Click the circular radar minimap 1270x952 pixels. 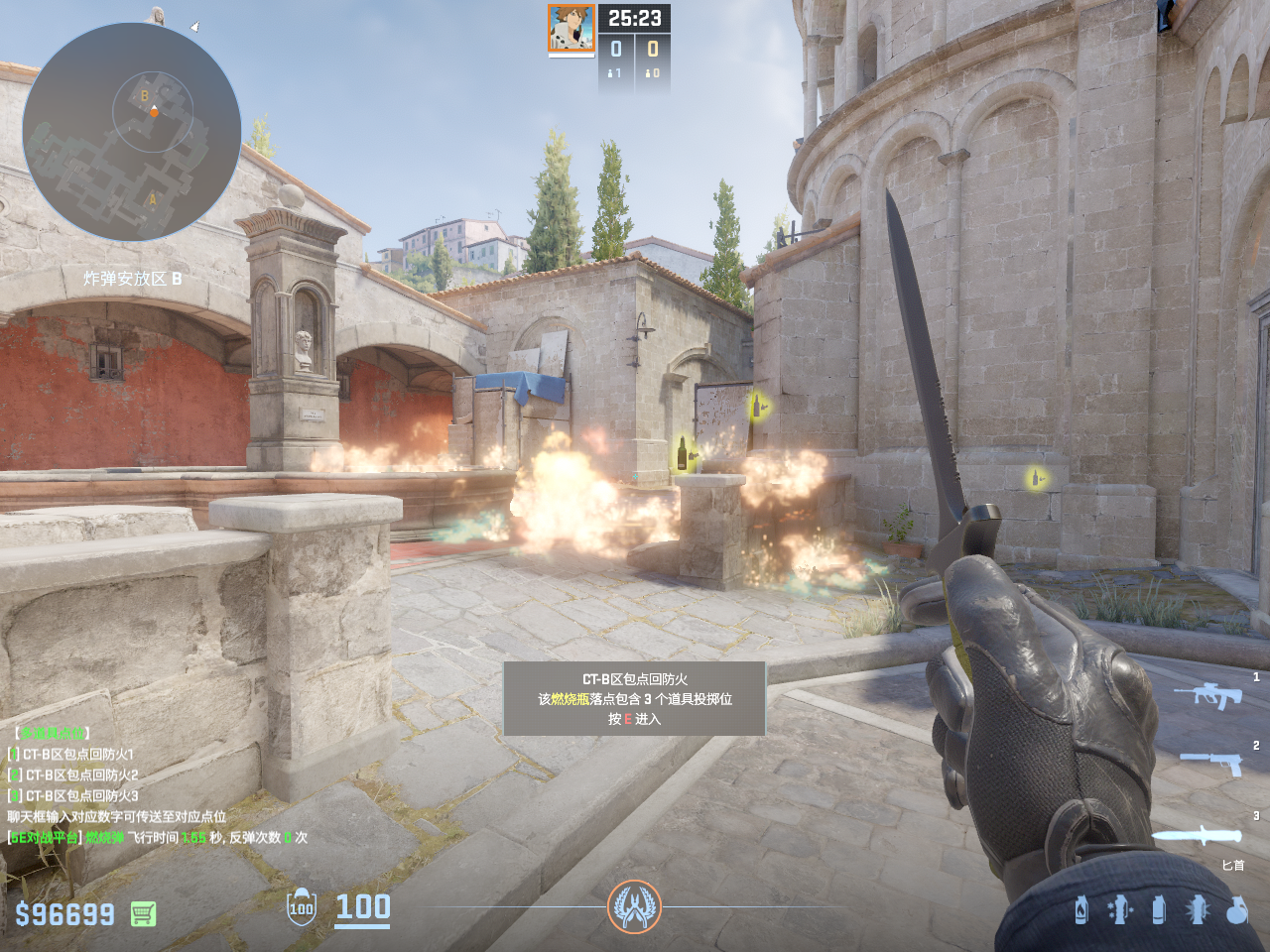[x=131, y=132]
